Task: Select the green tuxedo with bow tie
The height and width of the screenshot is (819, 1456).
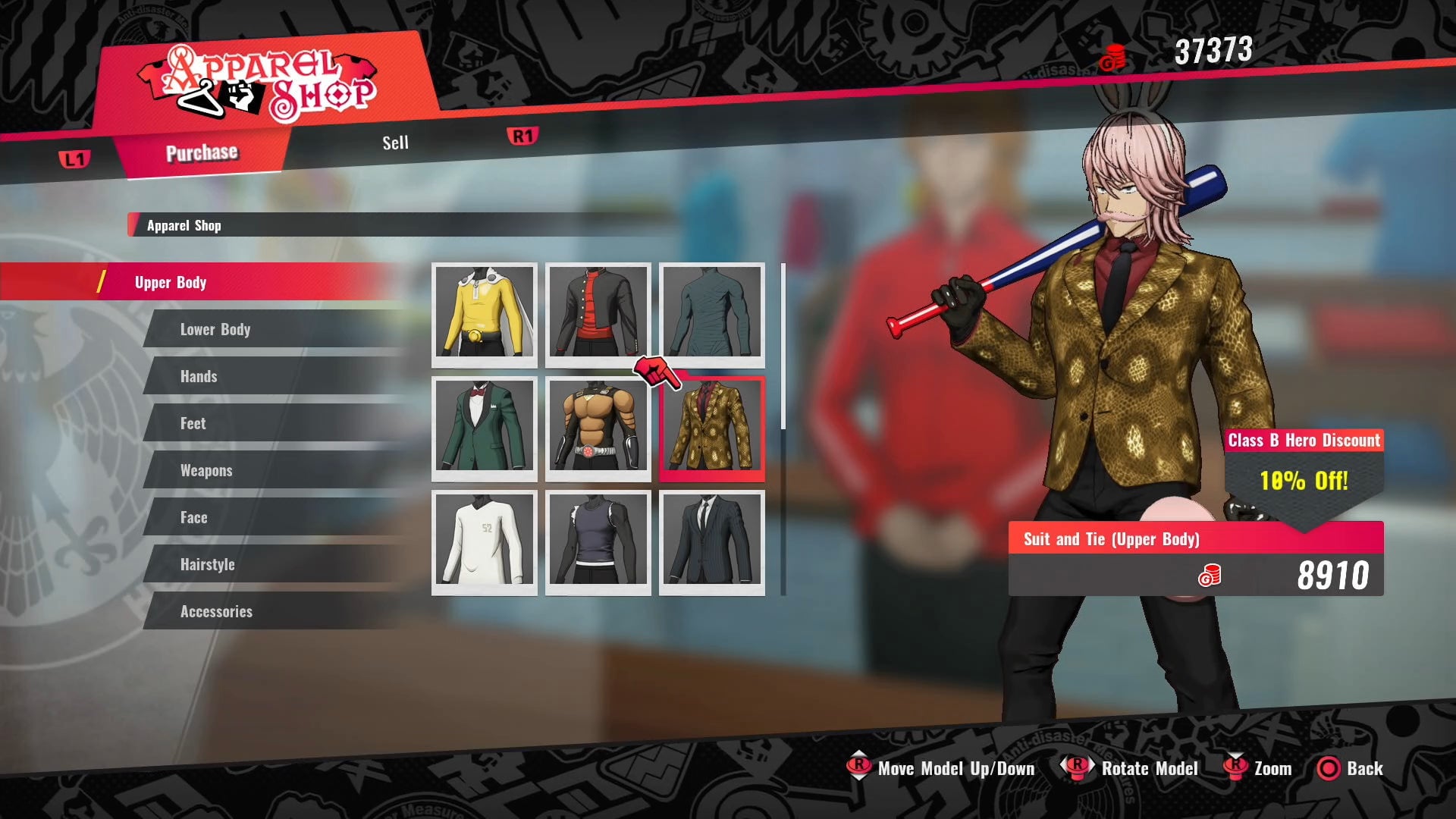Action: (x=484, y=429)
